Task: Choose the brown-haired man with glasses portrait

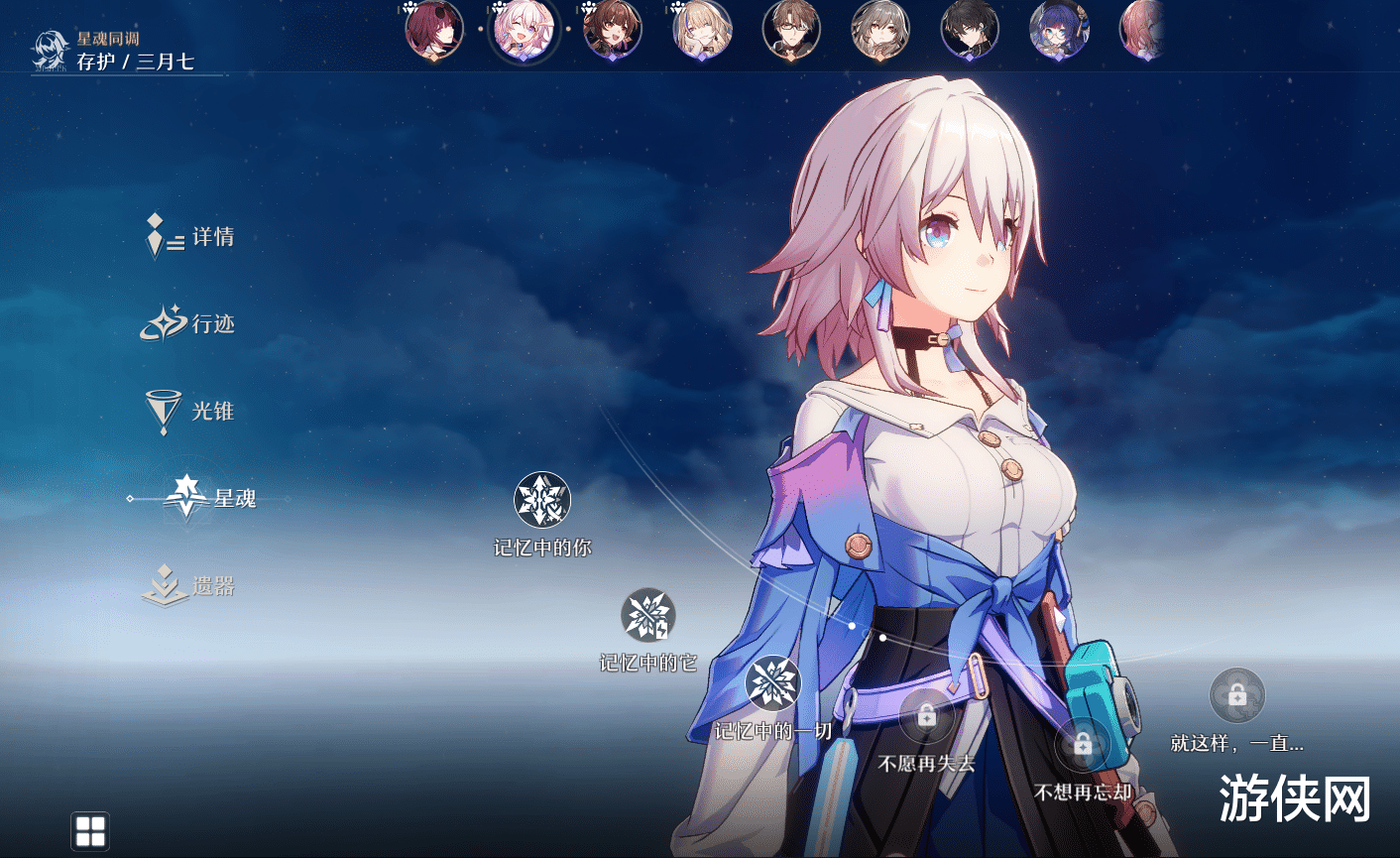Action: pos(791,30)
